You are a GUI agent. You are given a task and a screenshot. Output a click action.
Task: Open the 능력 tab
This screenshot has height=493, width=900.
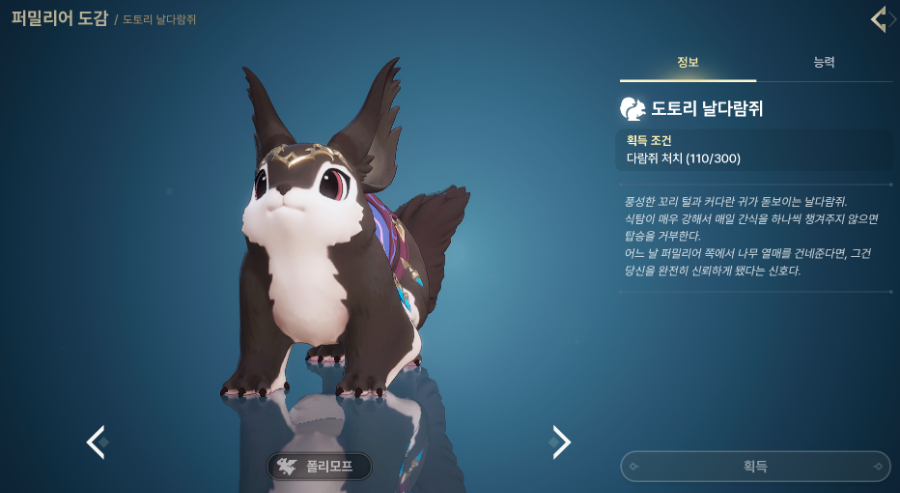[x=824, y=63]
